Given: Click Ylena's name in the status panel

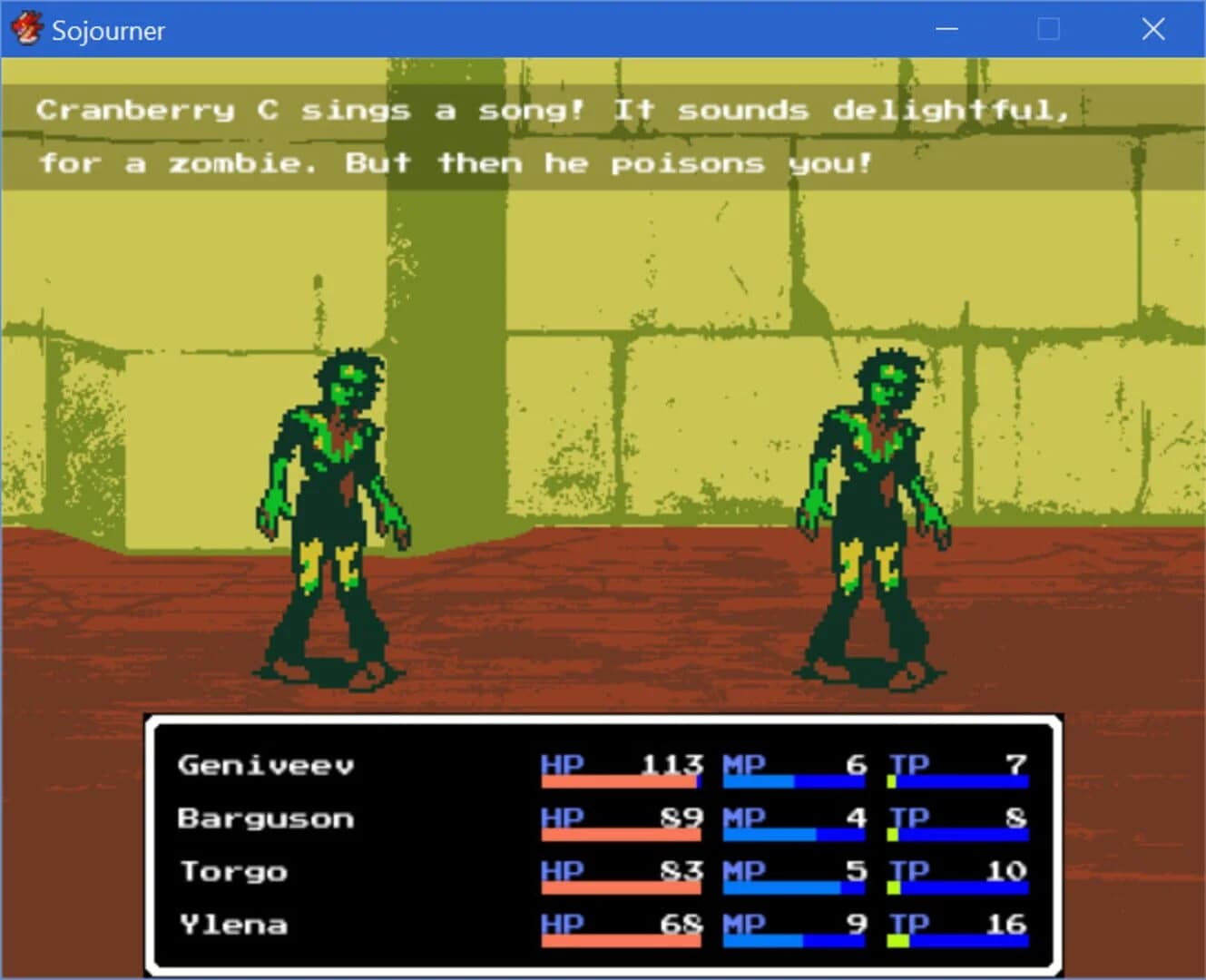Looking at the screenshot, I should click(234, 924).
